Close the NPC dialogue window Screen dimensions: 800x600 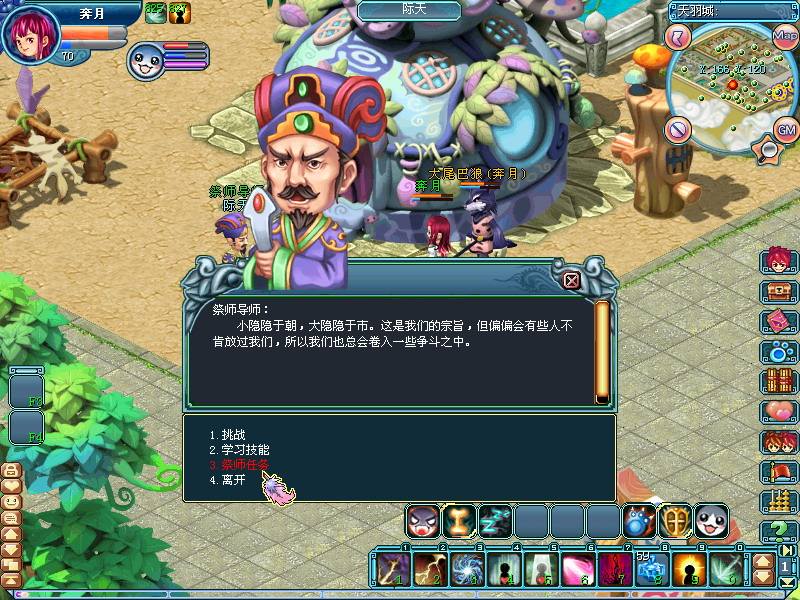[x=571, y=281]
